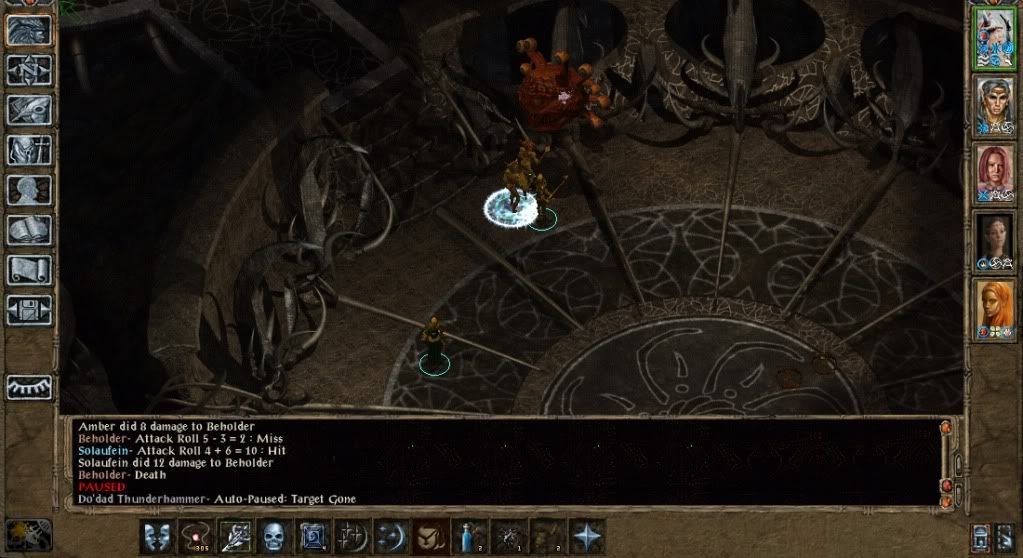This screenshot has height=558, width=1023.
Task: Open the mage spellbook (open book icon)
Action: pyautogui.click(x=28, y=230)
